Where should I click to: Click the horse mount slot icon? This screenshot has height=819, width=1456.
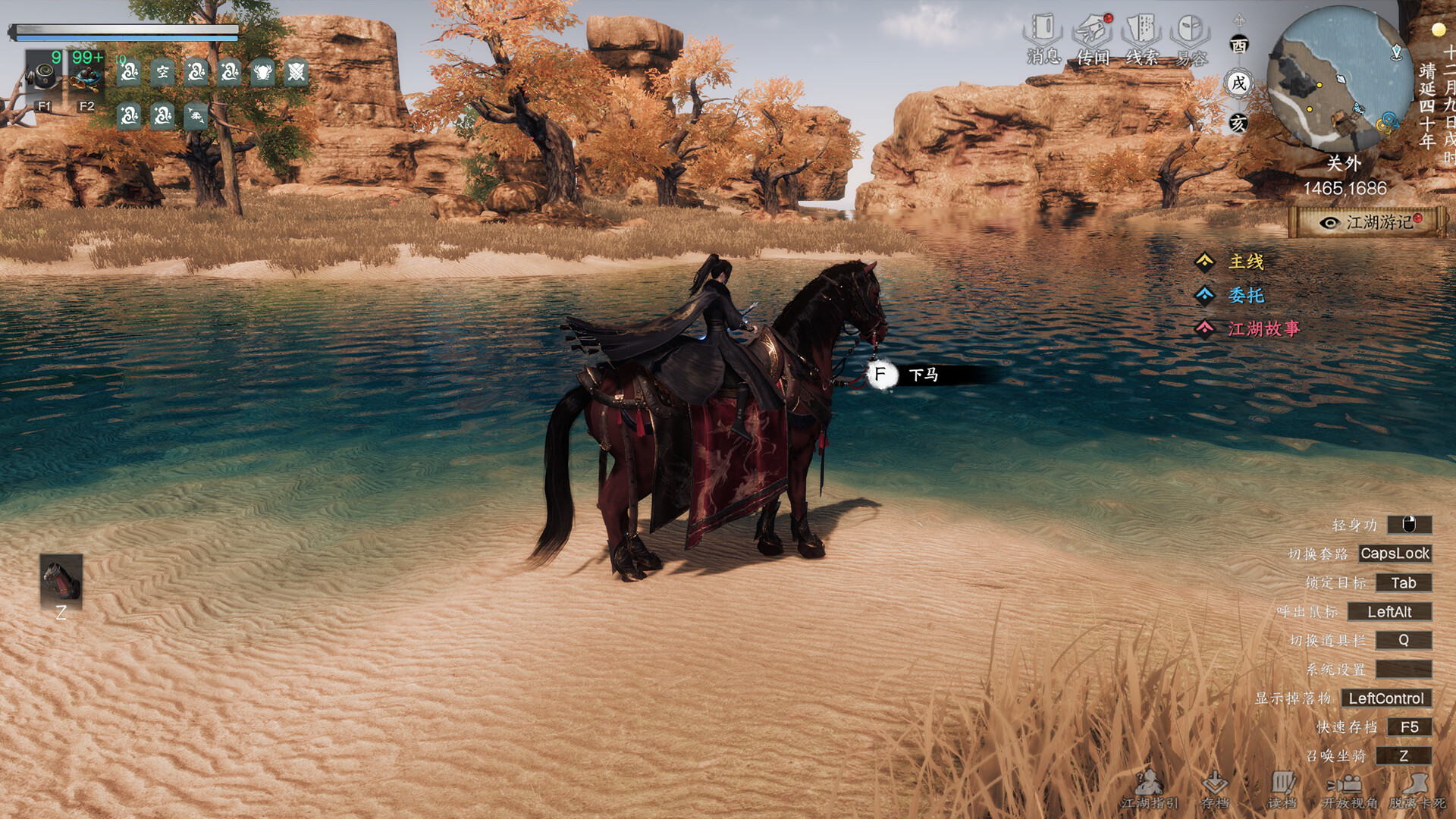click(61, 581)
